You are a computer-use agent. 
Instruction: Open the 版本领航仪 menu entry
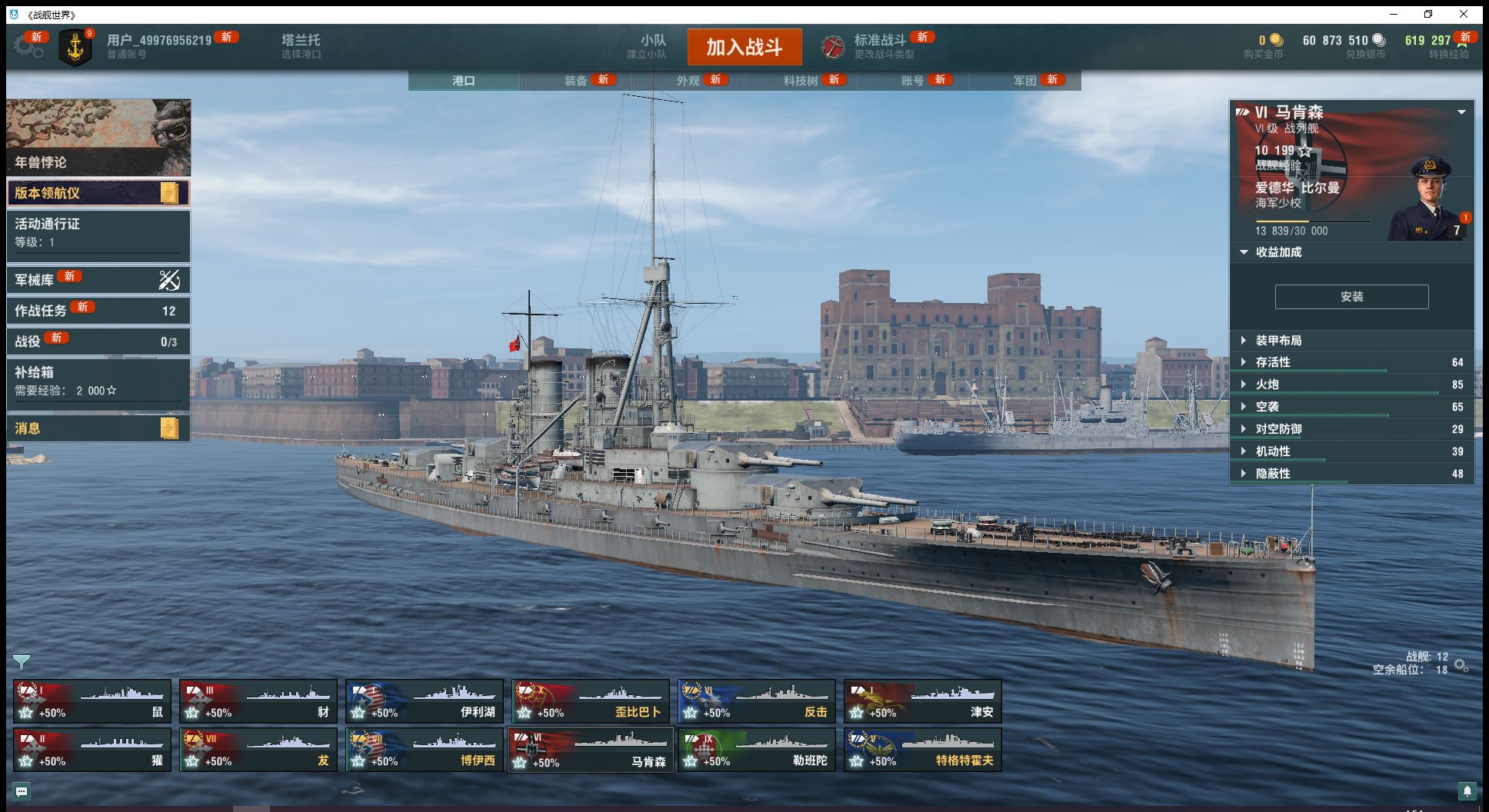coord(98,193)
